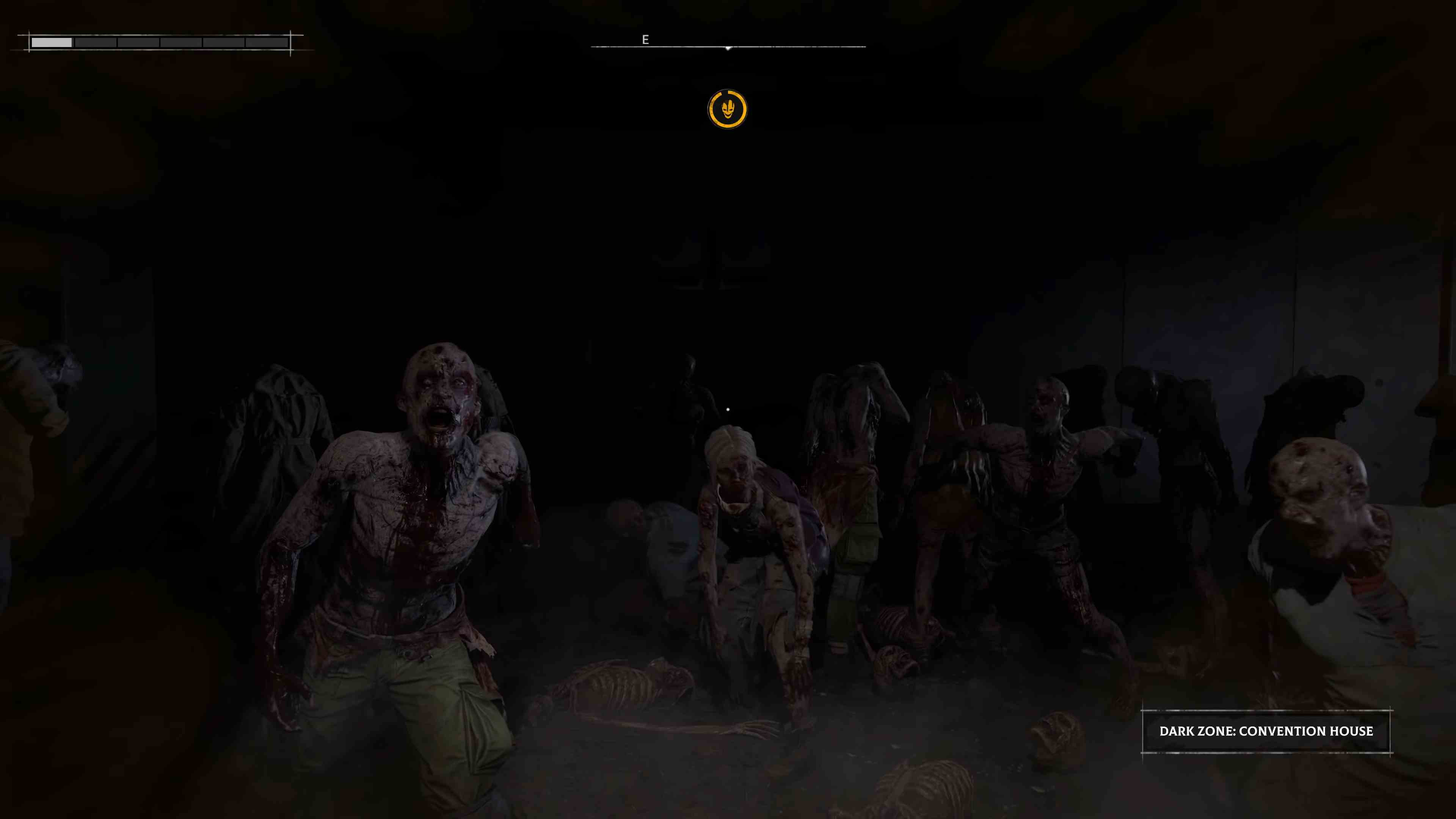
Task: Click the white crosshair dot at screen center
Action: 728,409
